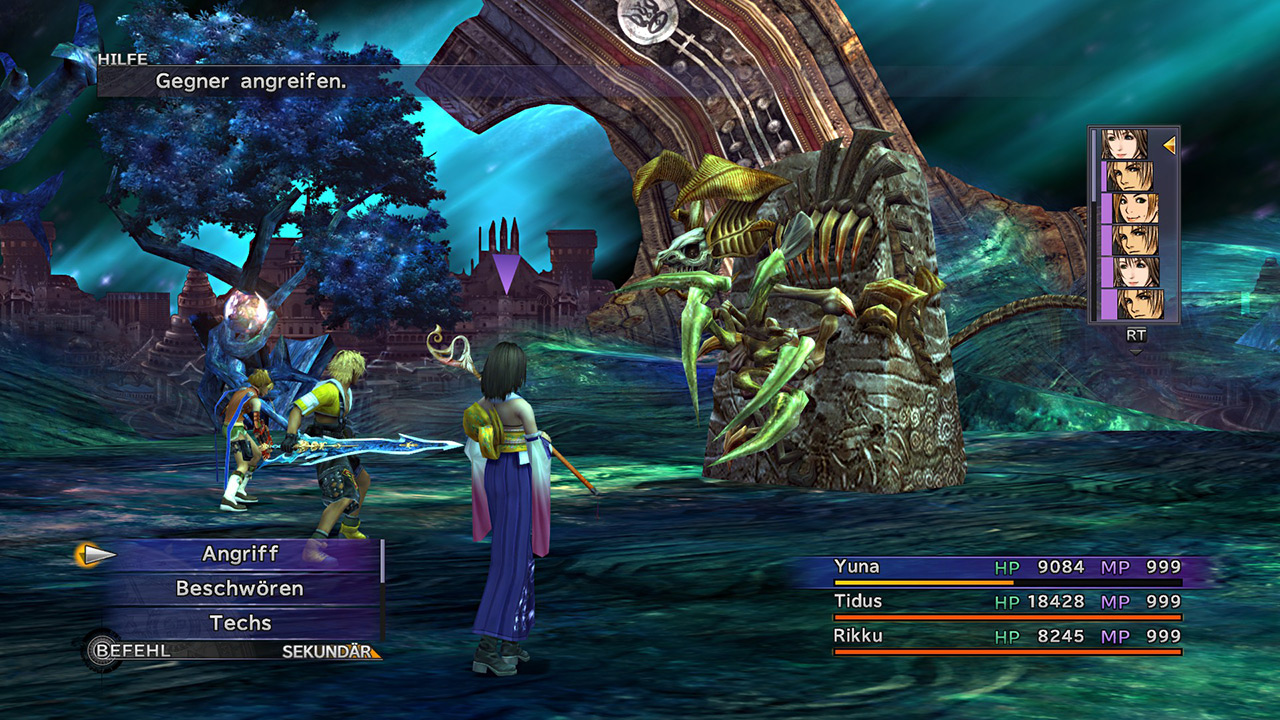Image resolution: width=1280 pixels, height=720 pixels.
Task: Select Yuna in the party status list
Action: click(1007, 568)
